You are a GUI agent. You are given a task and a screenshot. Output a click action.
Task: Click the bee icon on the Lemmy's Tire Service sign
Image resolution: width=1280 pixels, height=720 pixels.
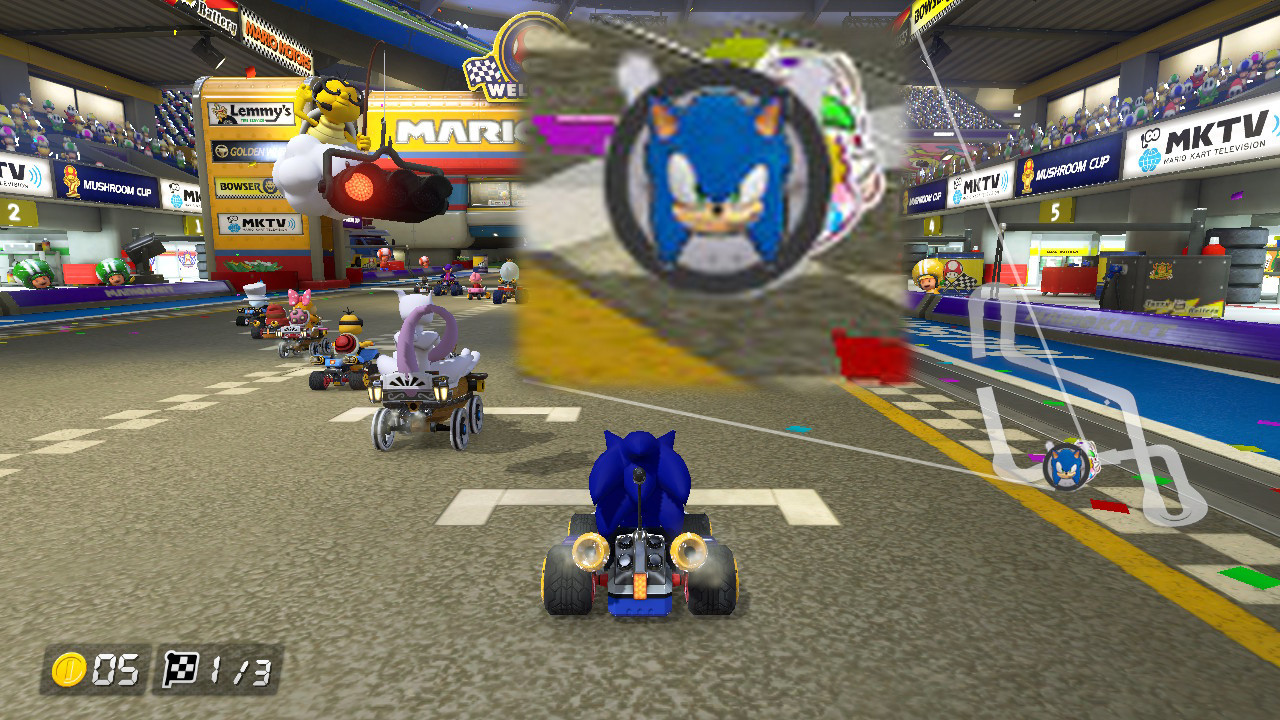pyautogui.click(x=219, y=114)
